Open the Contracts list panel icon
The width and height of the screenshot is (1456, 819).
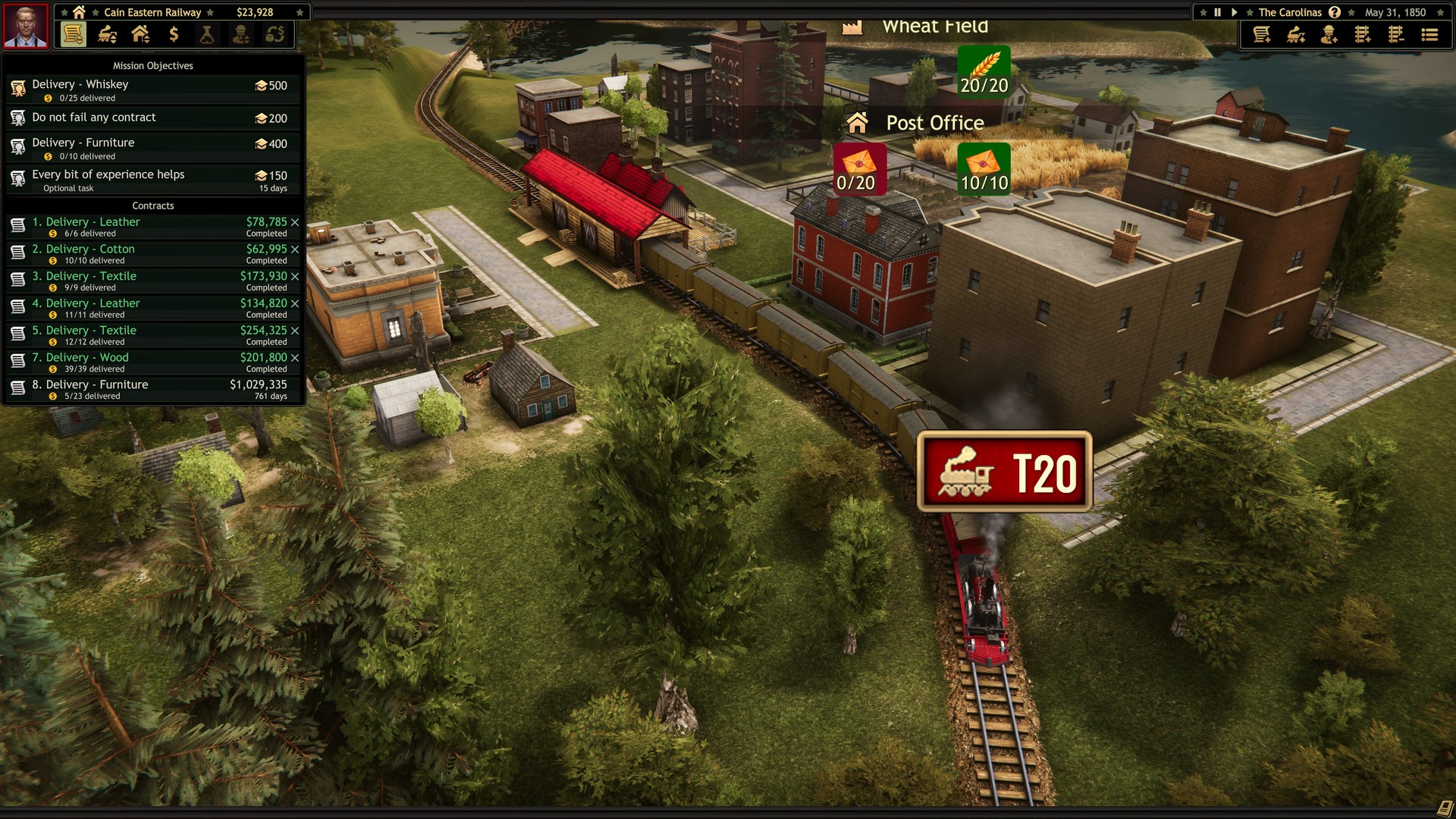point(73,34)
